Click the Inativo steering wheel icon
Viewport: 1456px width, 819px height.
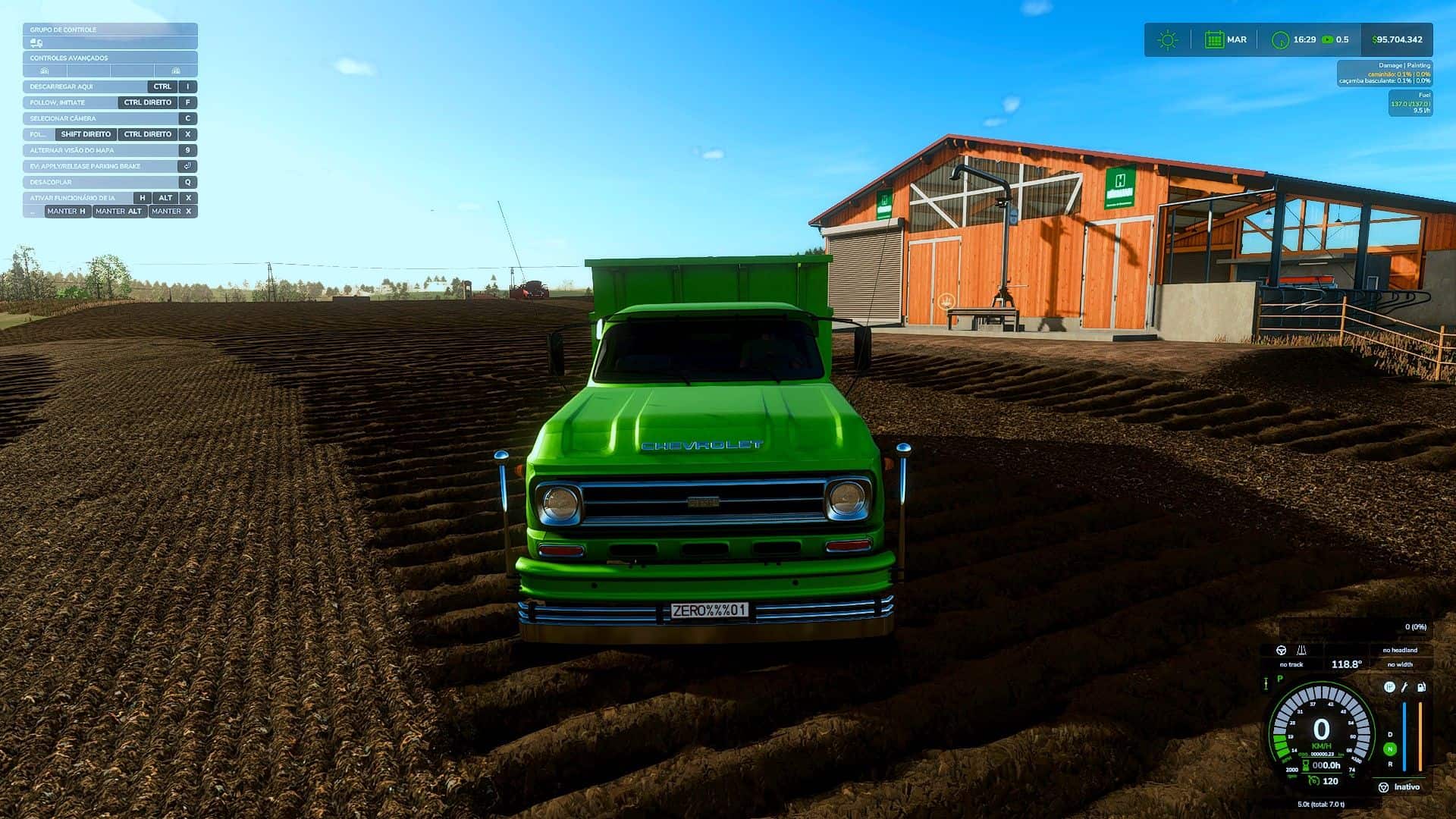[1383, 787]
